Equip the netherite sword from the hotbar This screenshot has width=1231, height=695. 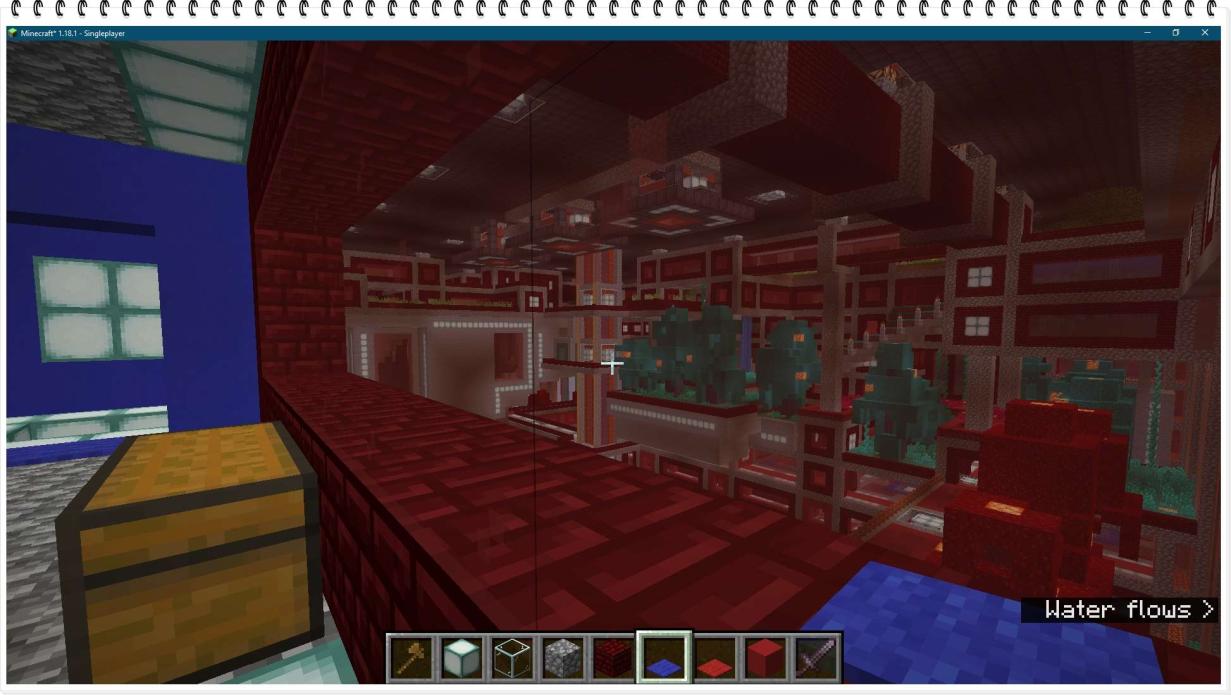coord(815,658)
